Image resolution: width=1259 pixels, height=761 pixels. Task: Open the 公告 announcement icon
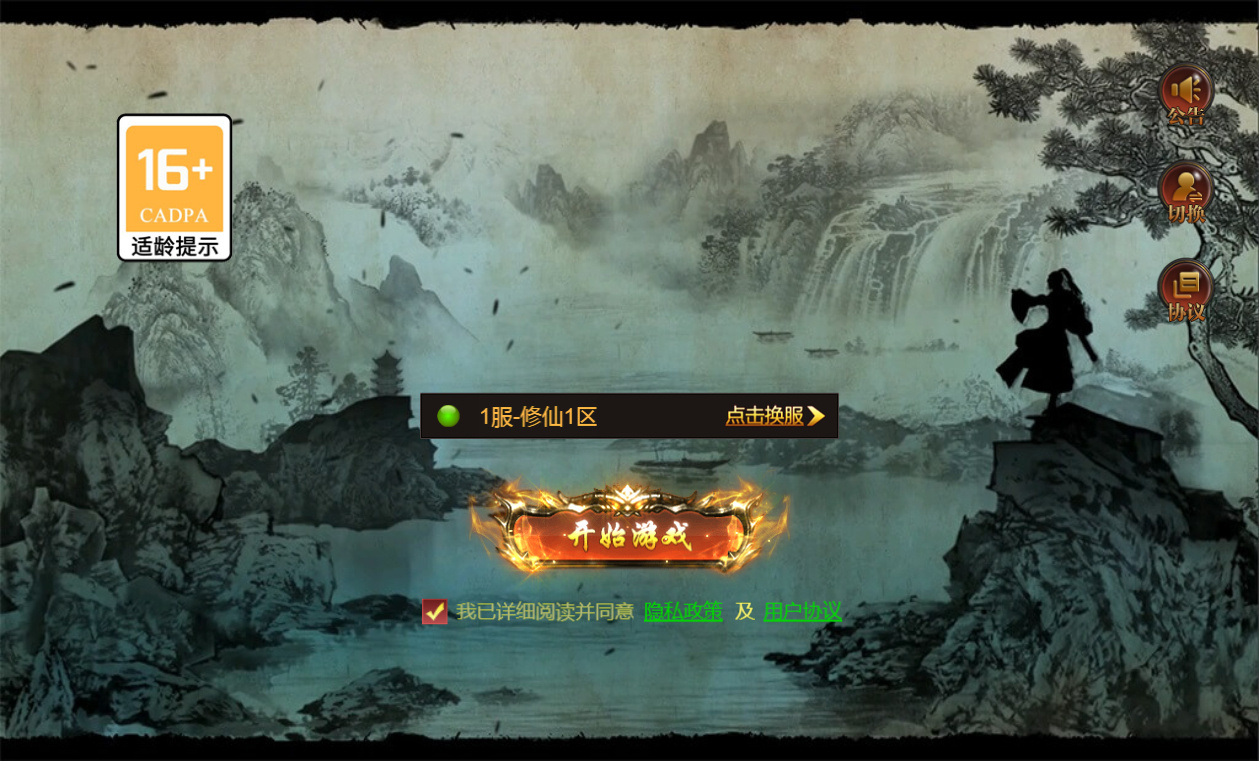(1186, 94)
